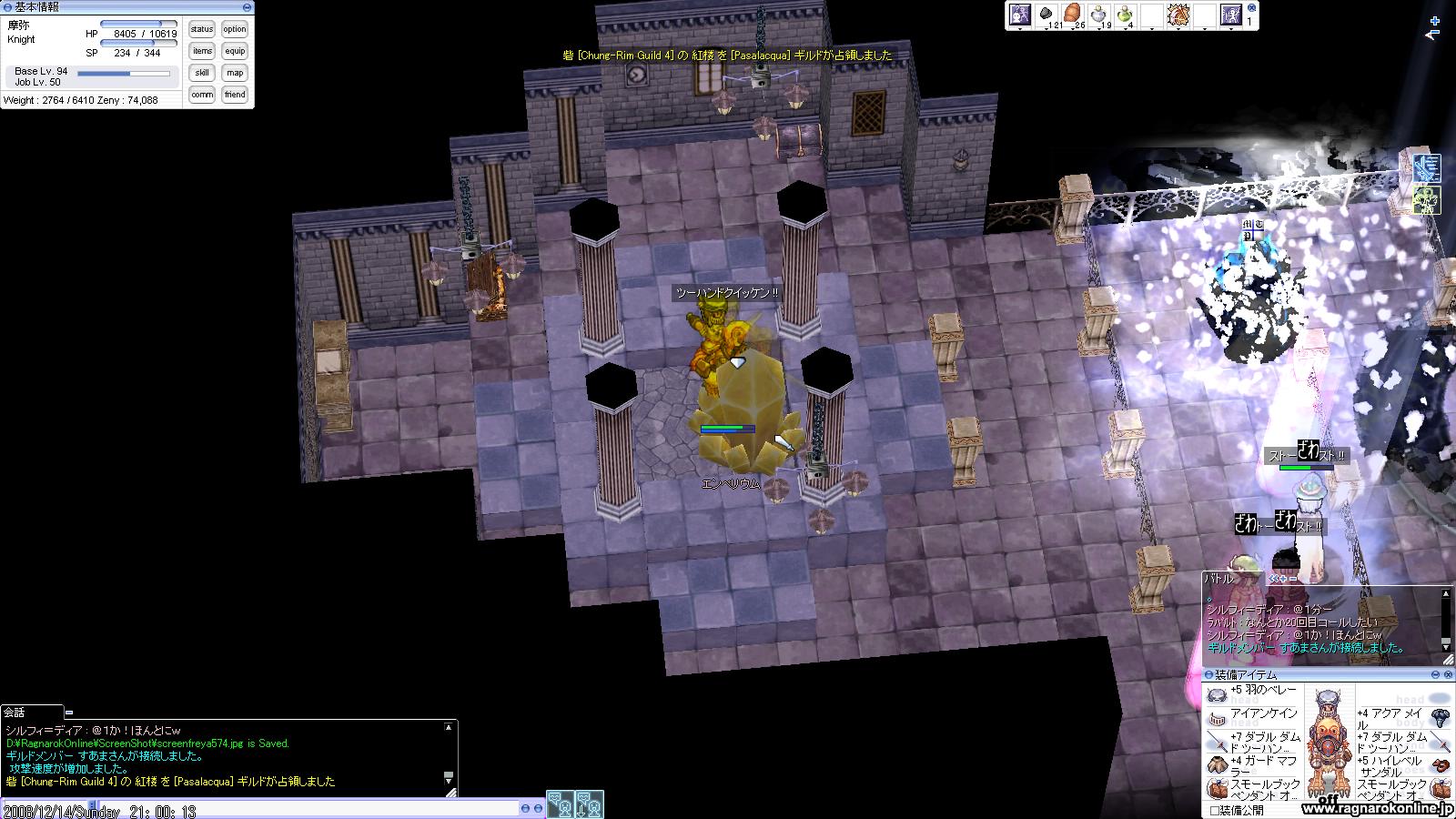Click the equip button
The width and height of the screenshot is (1456, 819).
coord(235,51)
